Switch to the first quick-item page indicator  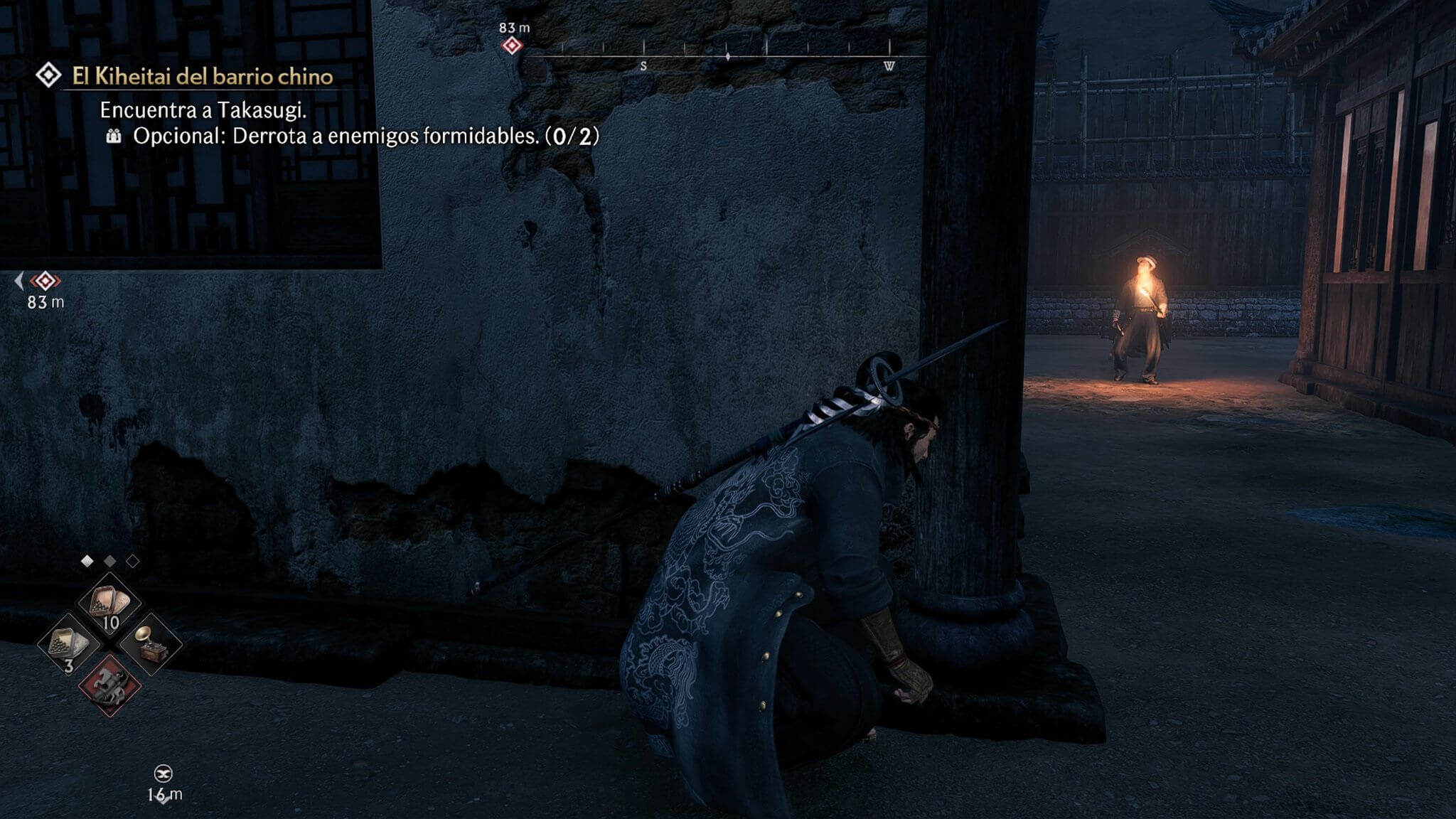coord(87,561)
